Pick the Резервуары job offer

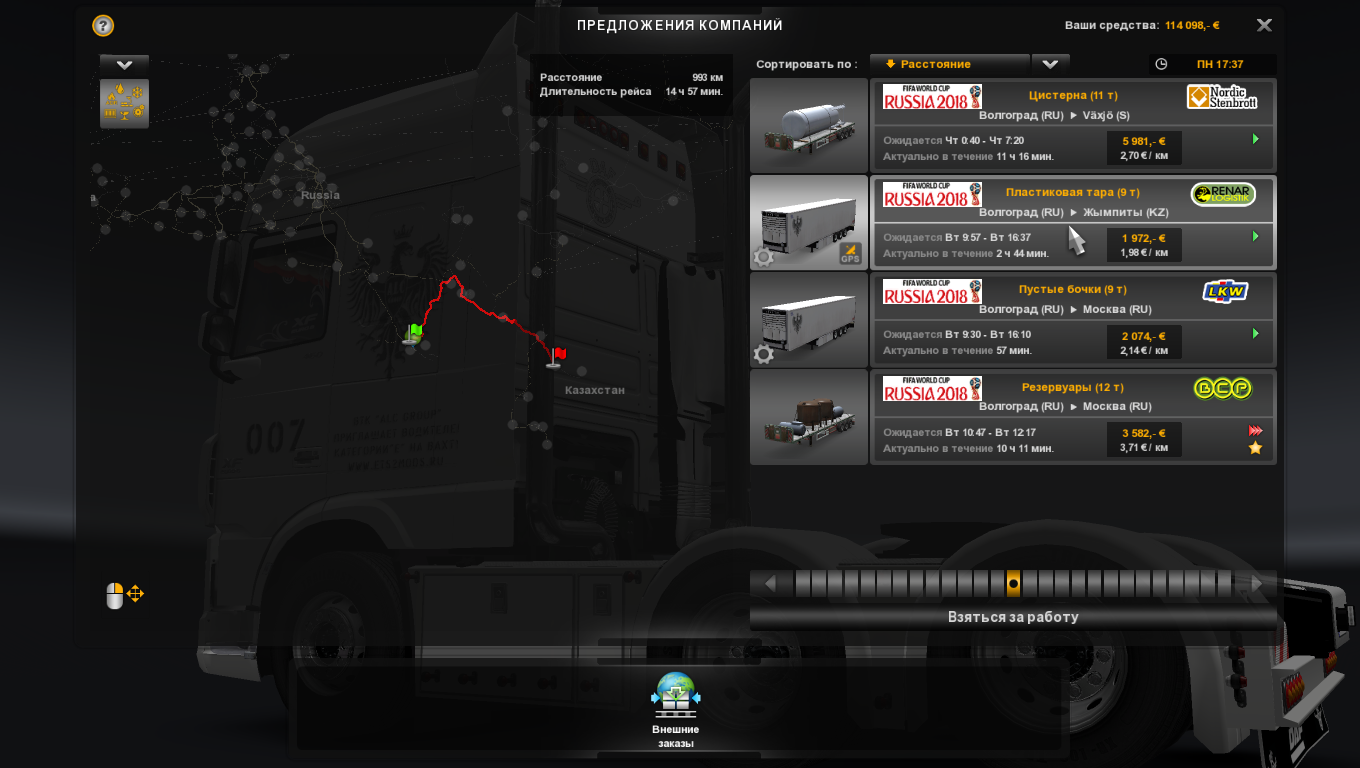[x=1073, y=416]
